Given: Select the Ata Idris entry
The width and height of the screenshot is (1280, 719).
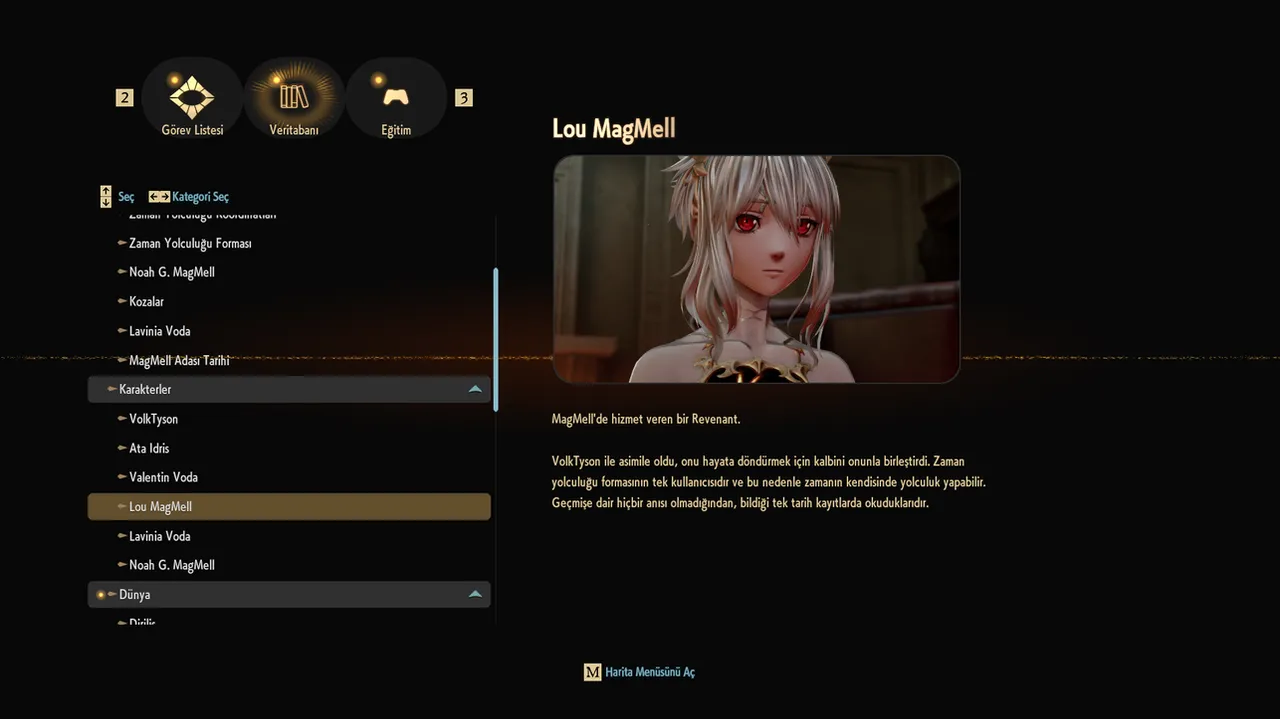Looking at the screenshot, I should [x=149, y=448].
